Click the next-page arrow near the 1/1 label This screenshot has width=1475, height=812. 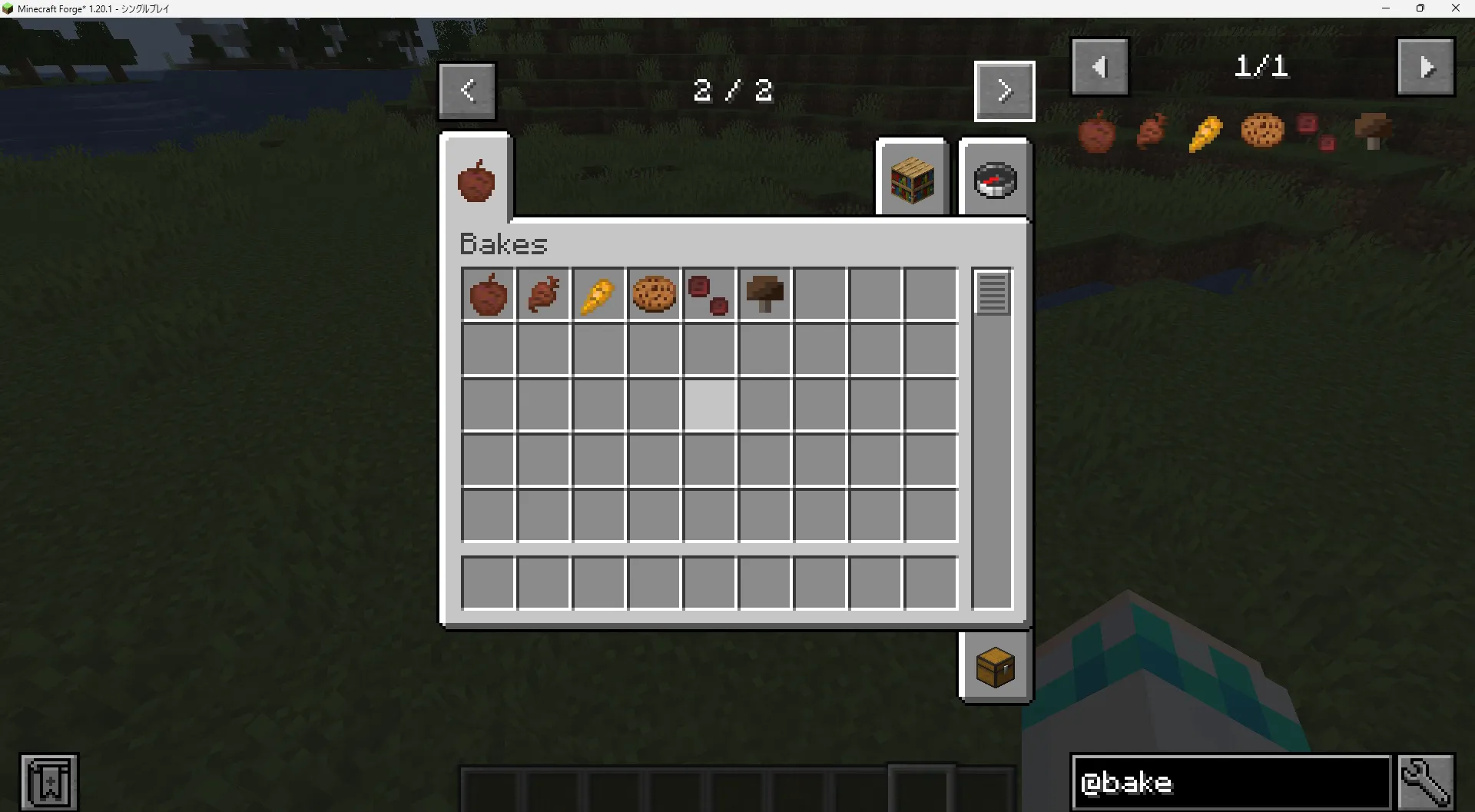click(1426, 66)
